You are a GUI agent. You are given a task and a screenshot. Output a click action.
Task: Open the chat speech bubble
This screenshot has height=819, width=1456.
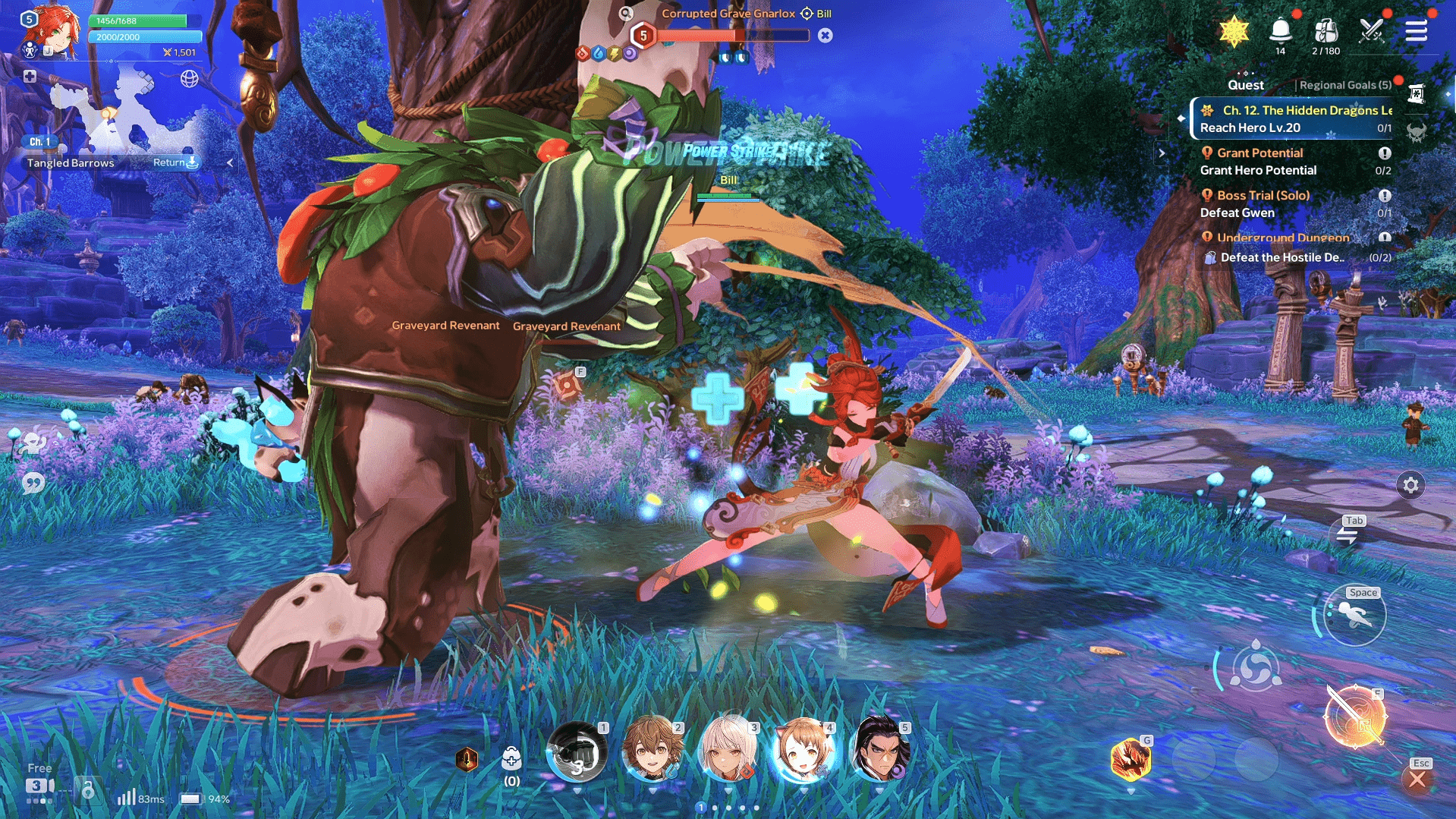click(x=33, y=483)
